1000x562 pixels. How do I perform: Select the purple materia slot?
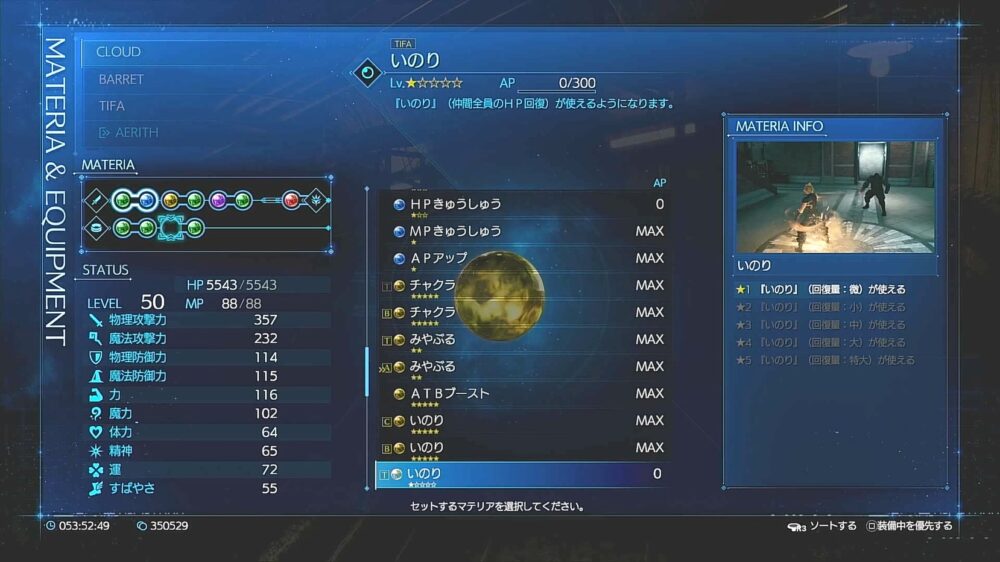click(x=219, y=200)
